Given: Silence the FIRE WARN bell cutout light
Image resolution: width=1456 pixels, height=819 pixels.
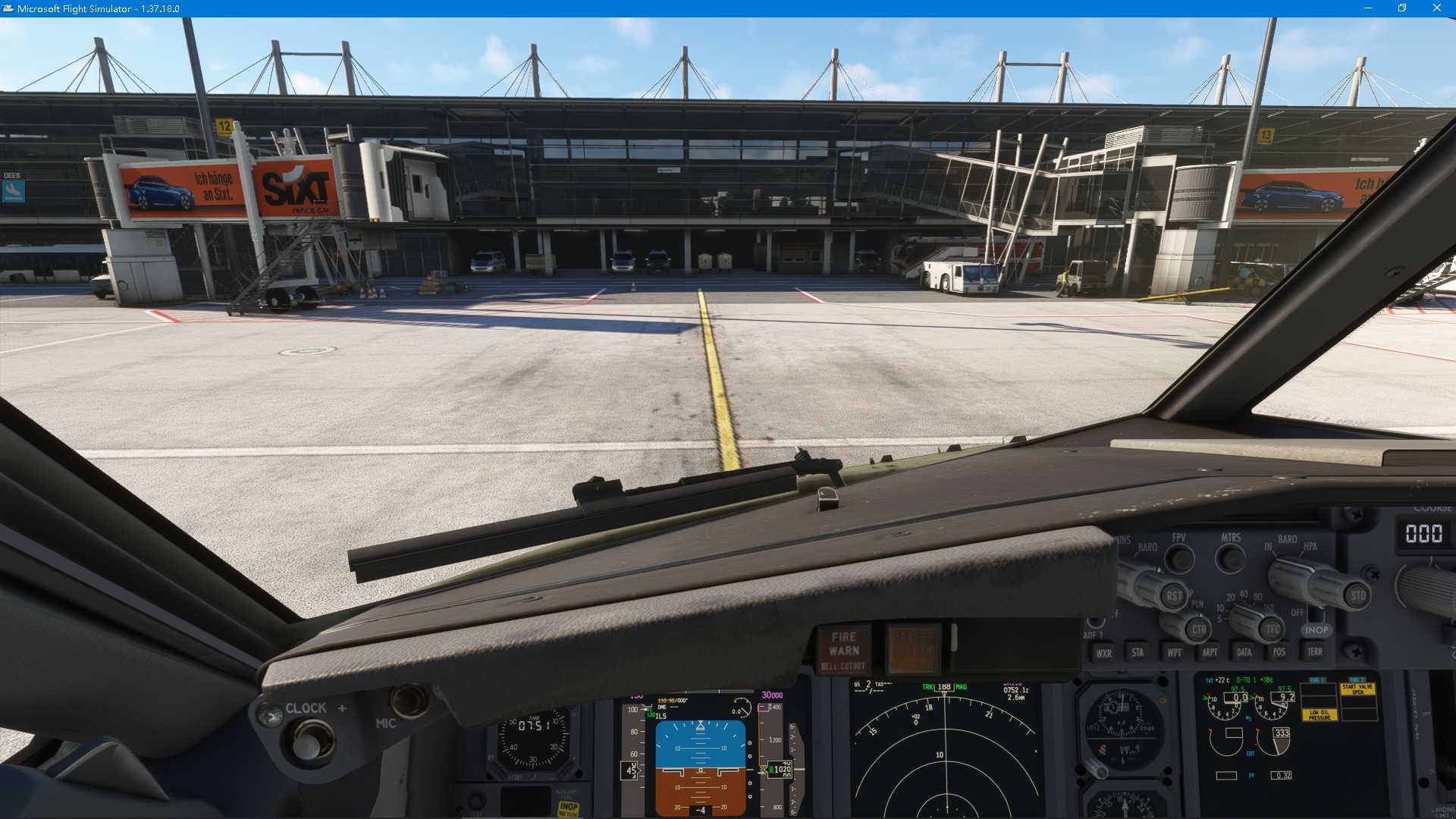Looking at the screenshot, I should pos(843,651).
